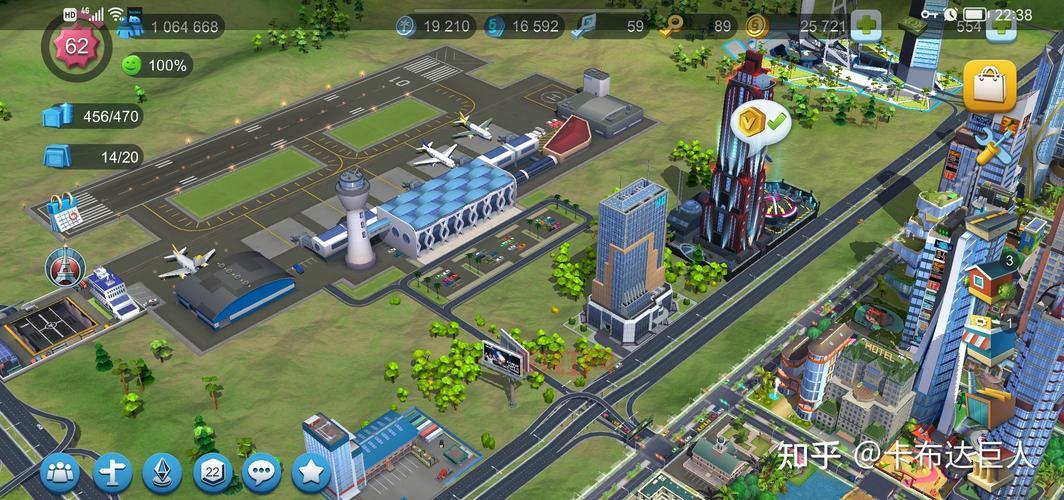
Task: Open the calendar events icon
Action: [63, 213]
